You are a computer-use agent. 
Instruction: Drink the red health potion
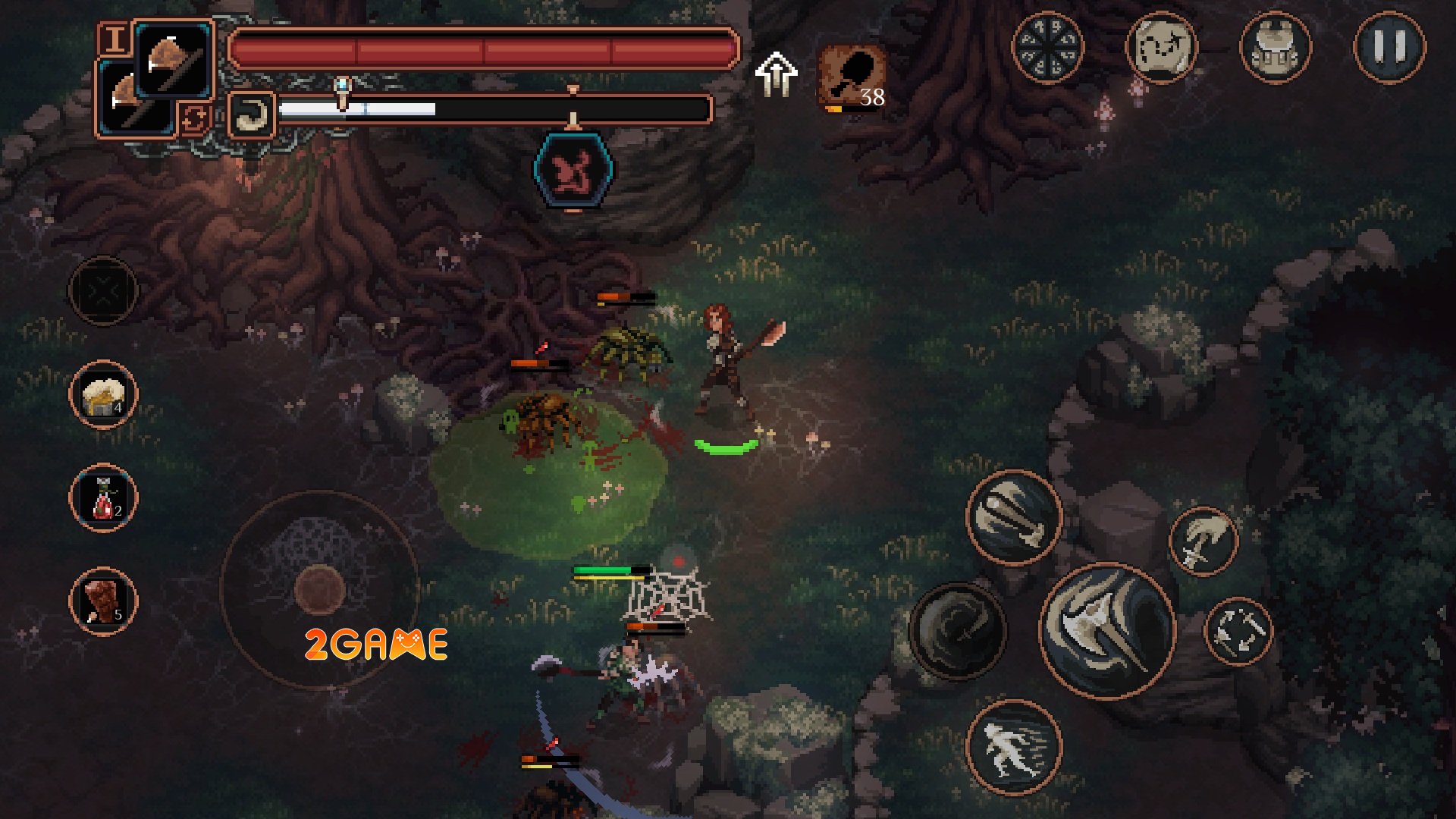pos(103,498)
